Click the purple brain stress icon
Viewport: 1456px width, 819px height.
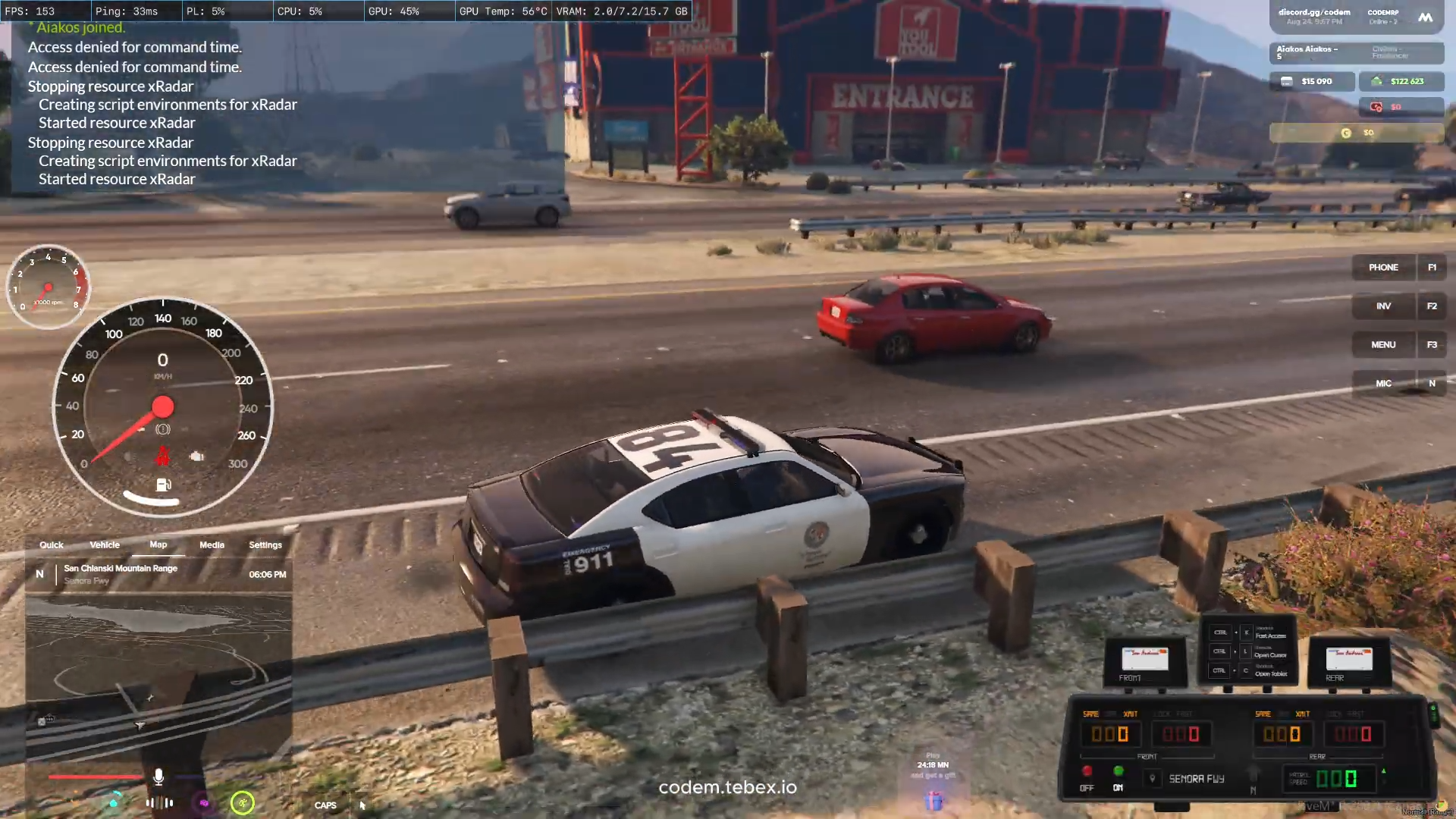click(204, 803)
